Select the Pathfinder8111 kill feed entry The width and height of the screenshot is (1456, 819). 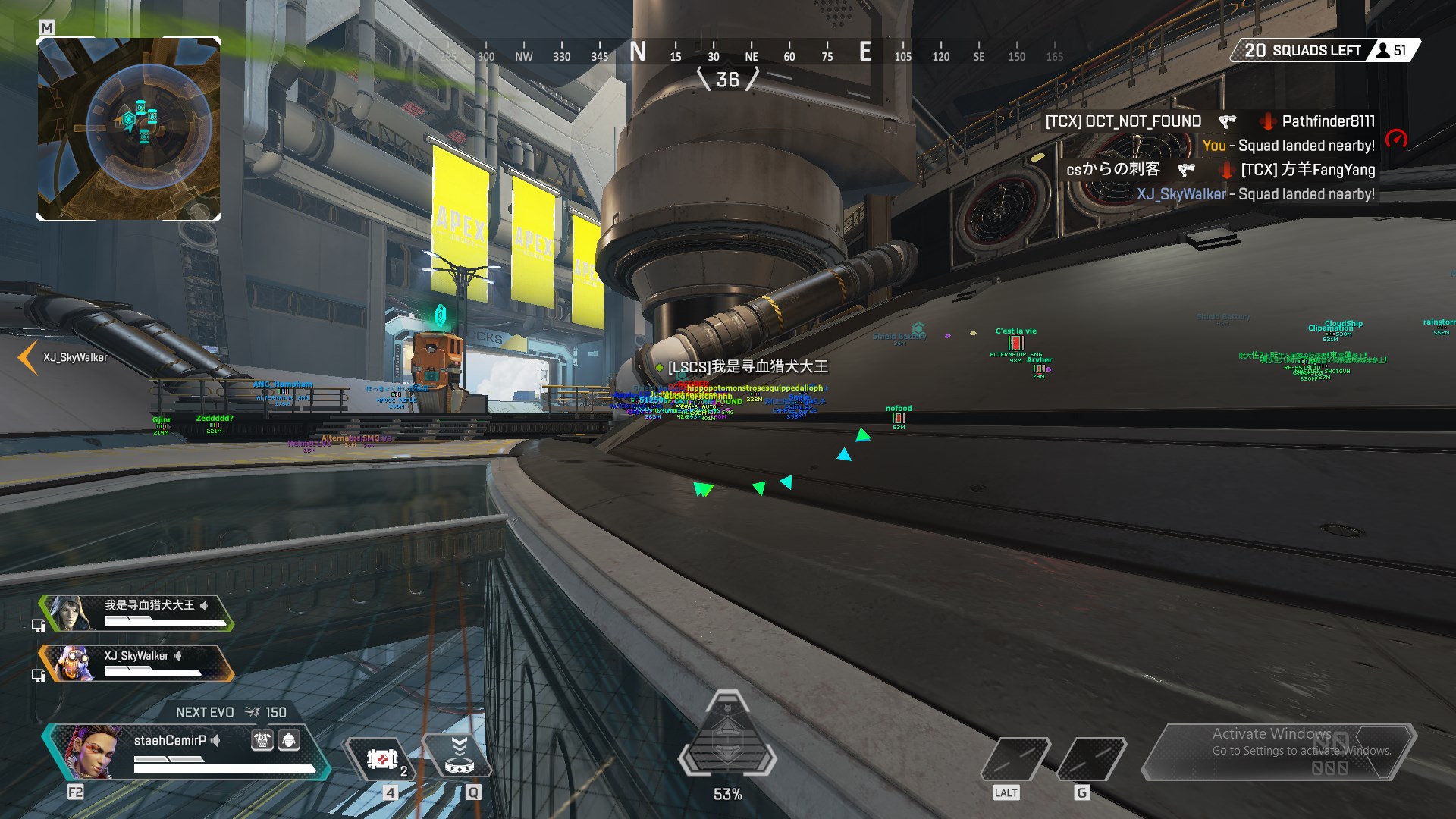click(1328, 121)
